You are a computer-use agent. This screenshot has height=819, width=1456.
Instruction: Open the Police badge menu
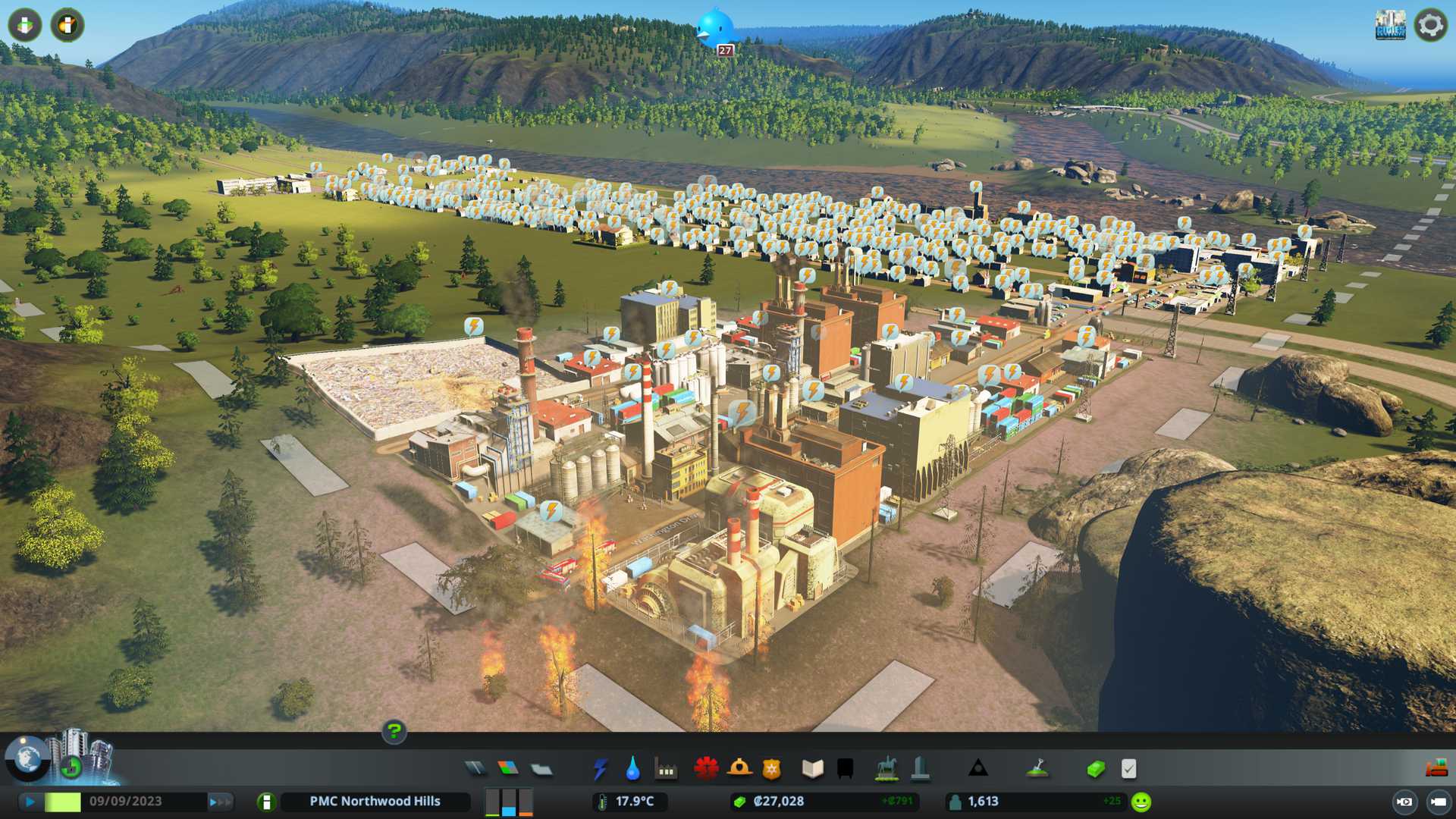pos(771,769)
